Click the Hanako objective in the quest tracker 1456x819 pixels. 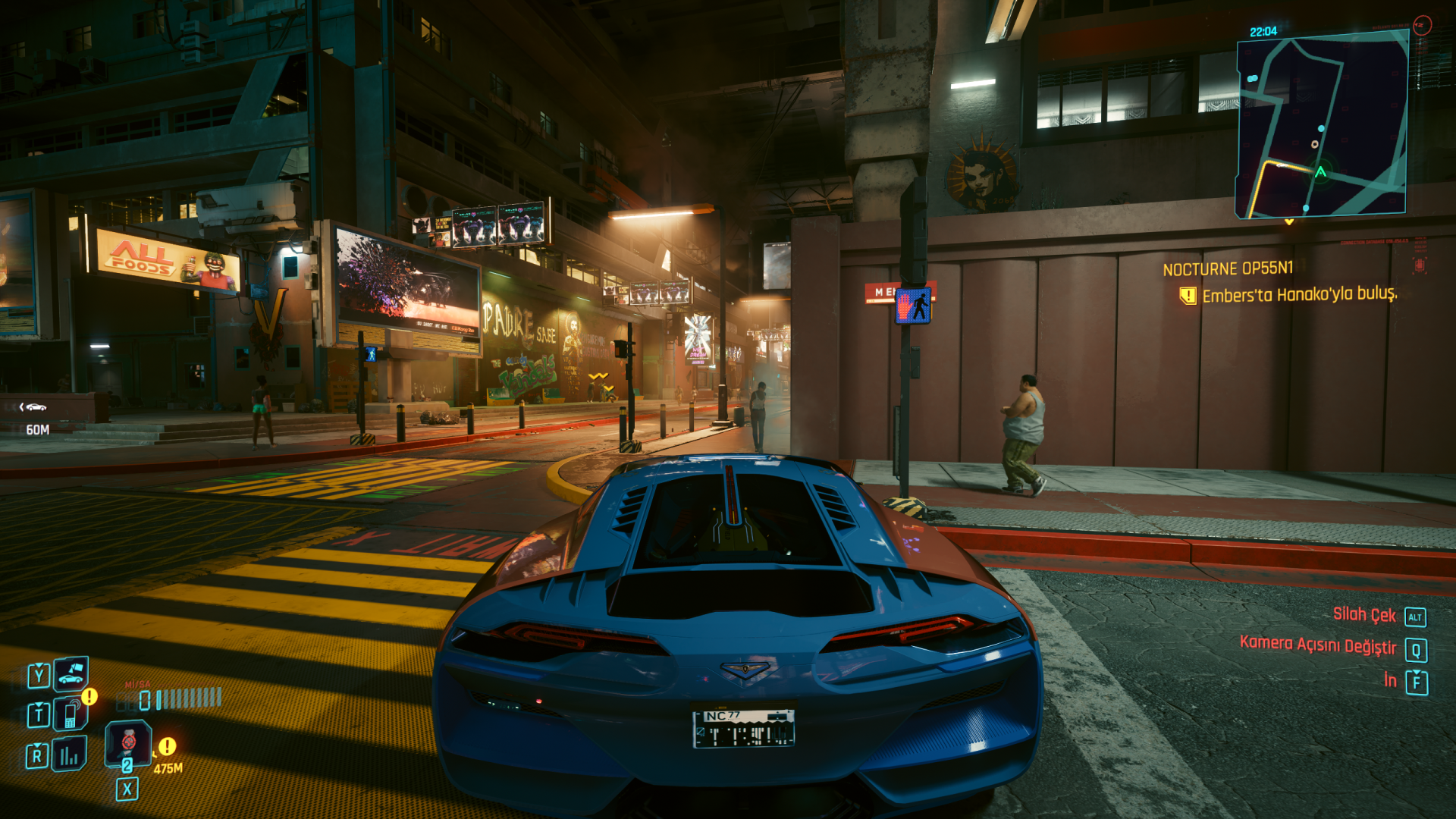click(x=1299, y=294)
